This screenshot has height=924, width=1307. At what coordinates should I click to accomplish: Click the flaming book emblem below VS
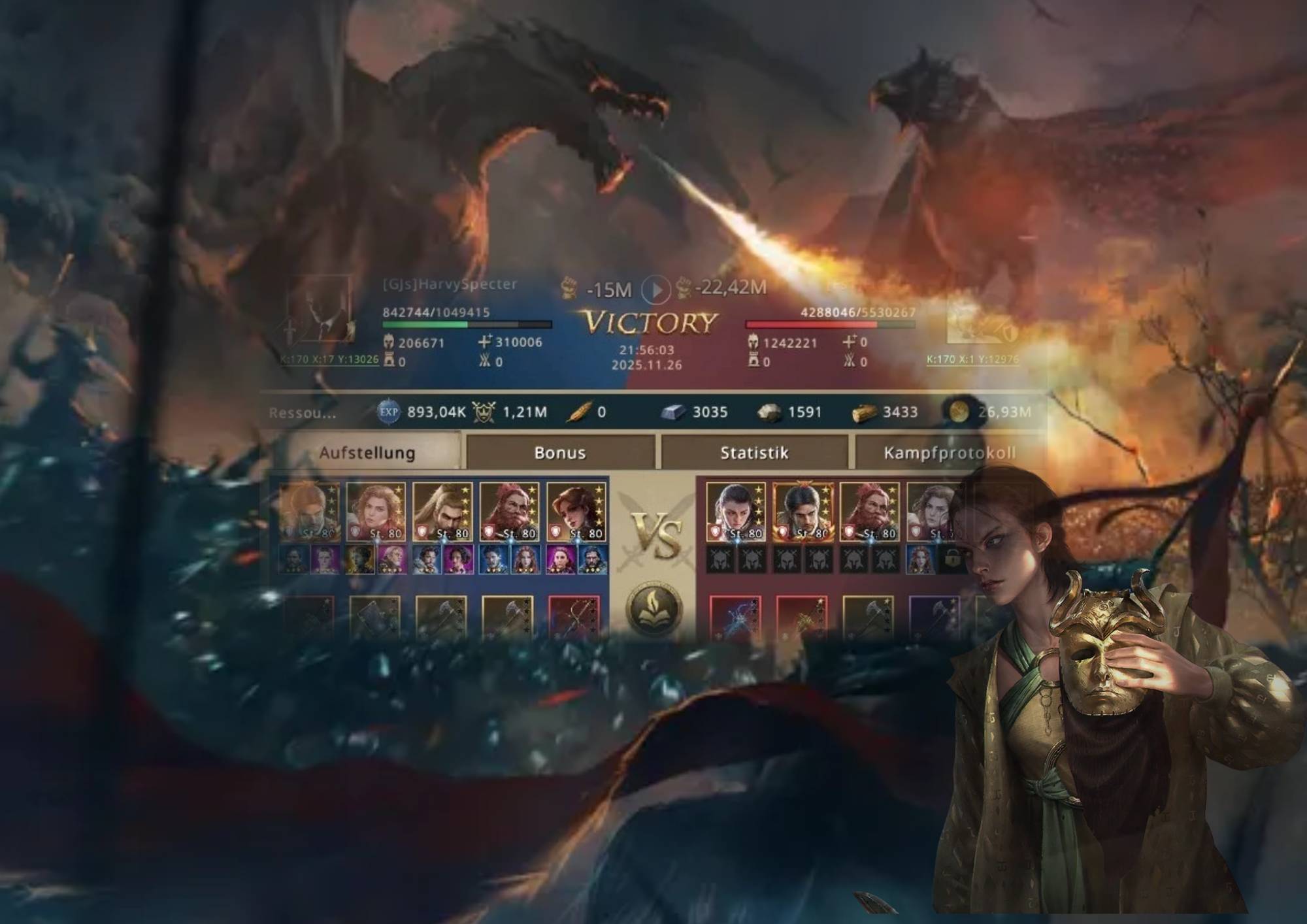pyautogui.click(x=654, y=608)
